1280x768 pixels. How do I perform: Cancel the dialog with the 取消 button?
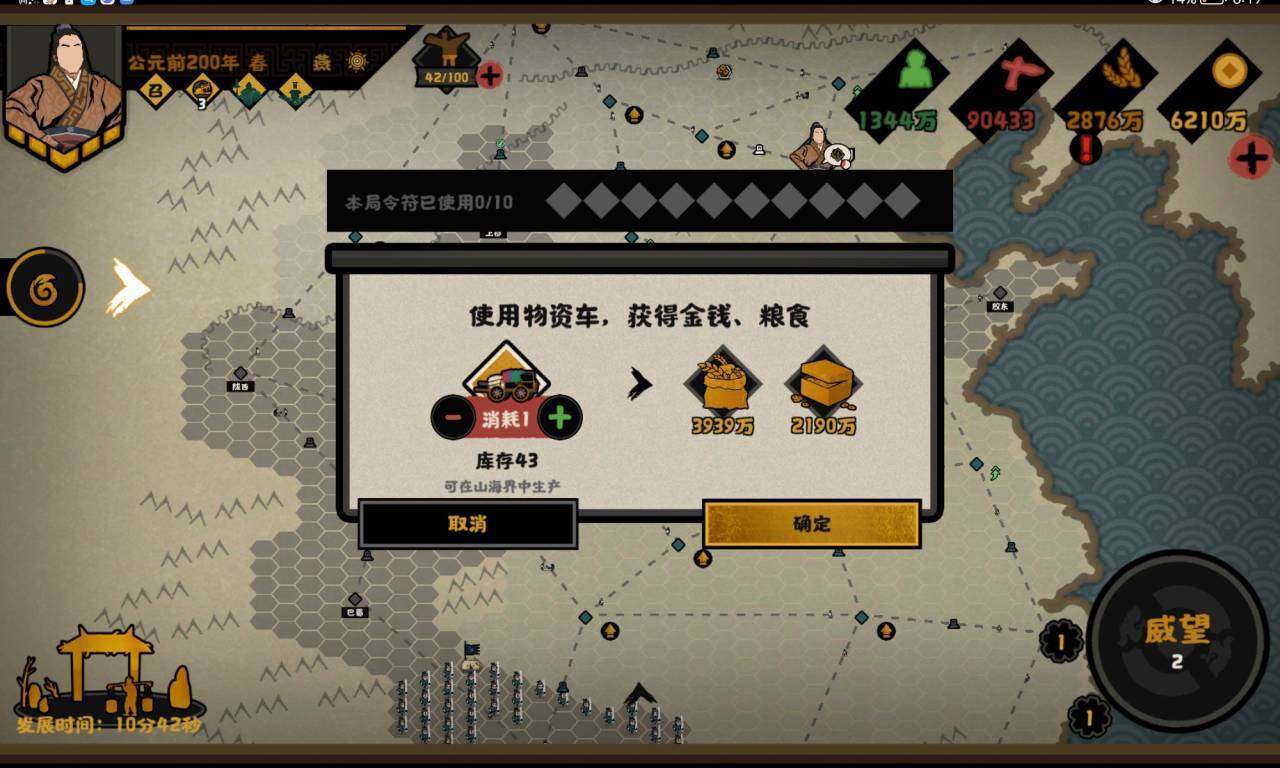468,524
